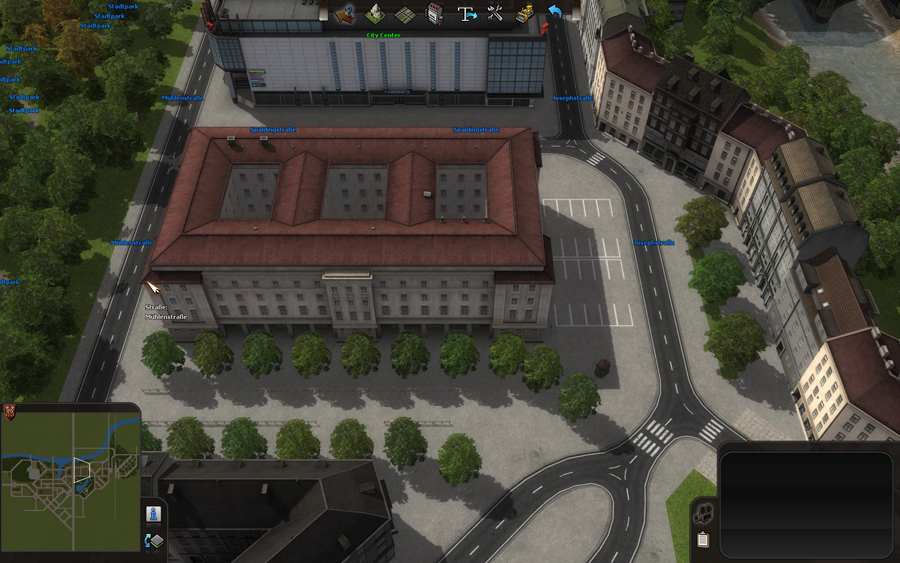The height and width of the screenshot is (563, 900).
Task: Click the city minimap
Action: (70, 478)
